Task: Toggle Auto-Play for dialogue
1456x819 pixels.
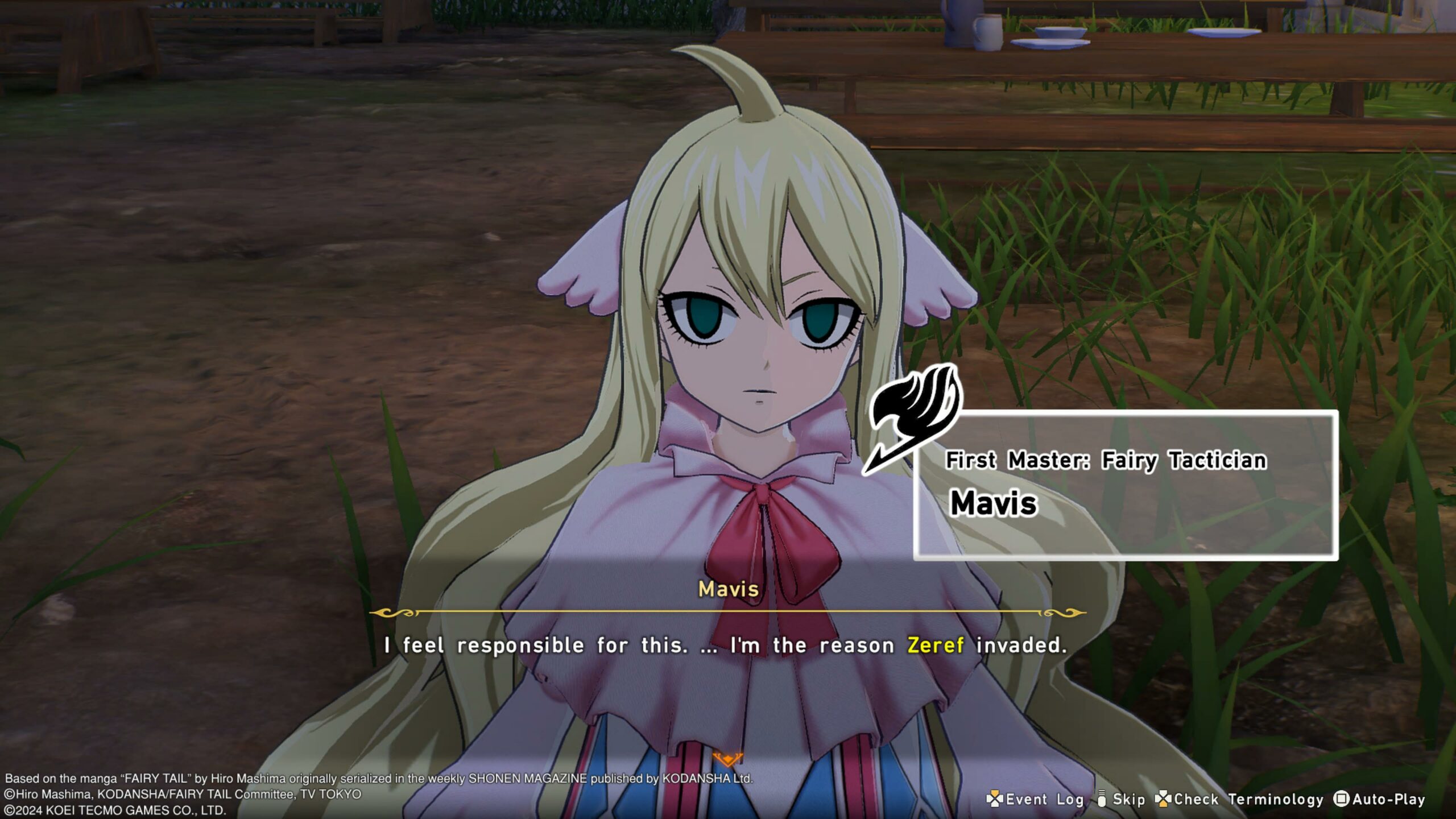Action: coord(1380,799)
